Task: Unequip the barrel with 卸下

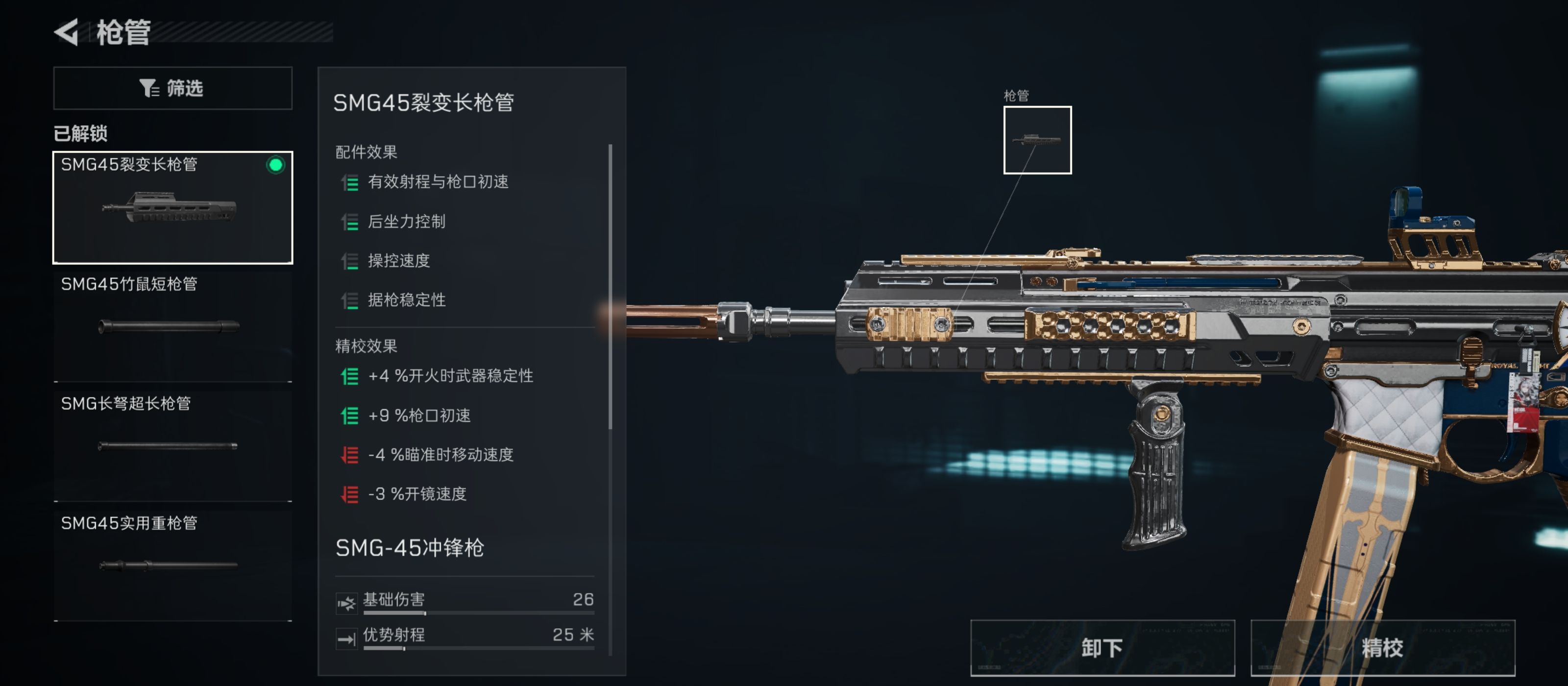Action: [x=1102, y=647]
